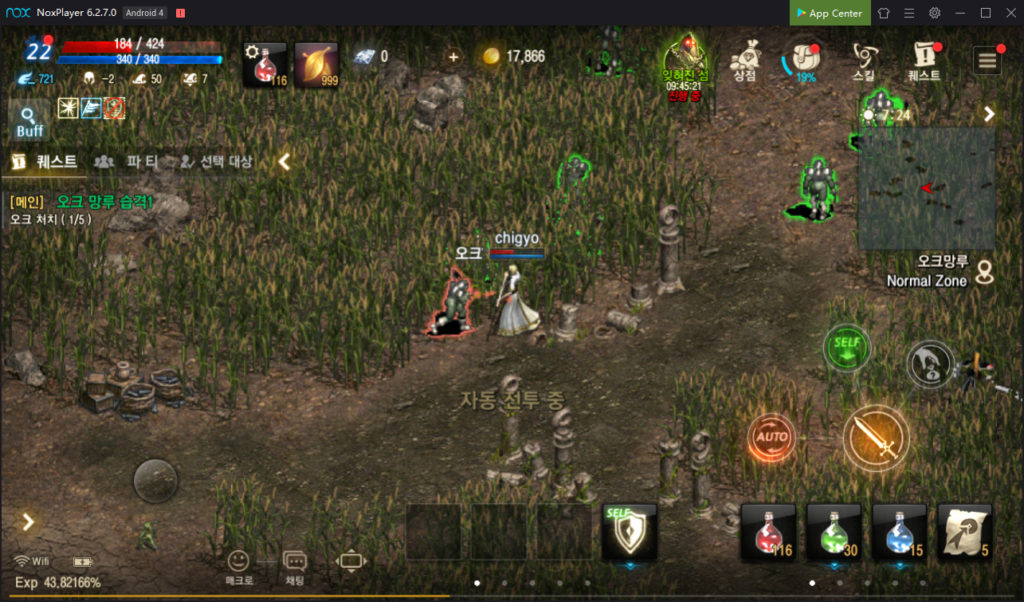Image resolution: width=1024 pixels, height=602 pixels.
Task: Use the scroll item hotbar slot
Action: (964, 531)
